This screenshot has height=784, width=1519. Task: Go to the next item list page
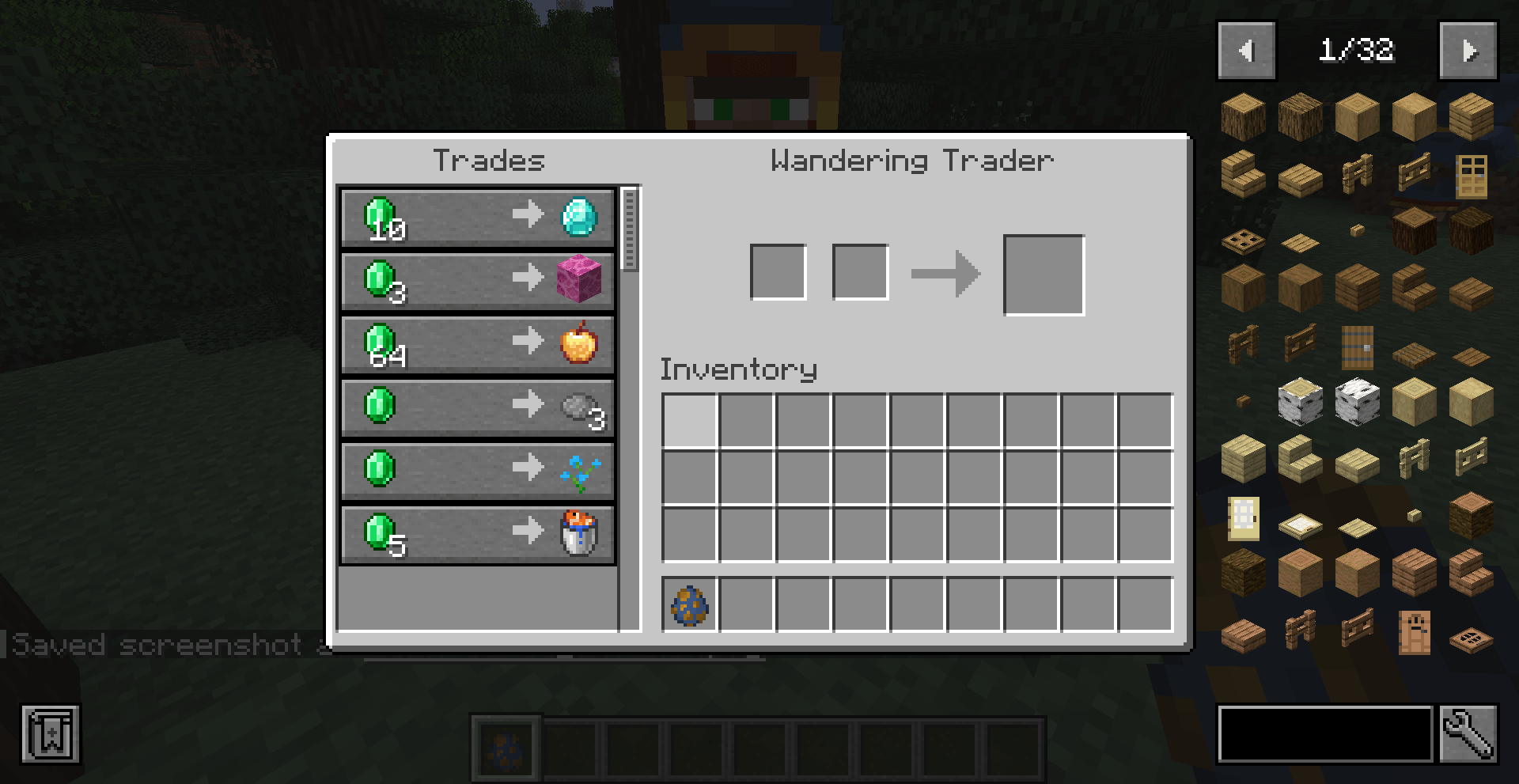(1469, 51)
